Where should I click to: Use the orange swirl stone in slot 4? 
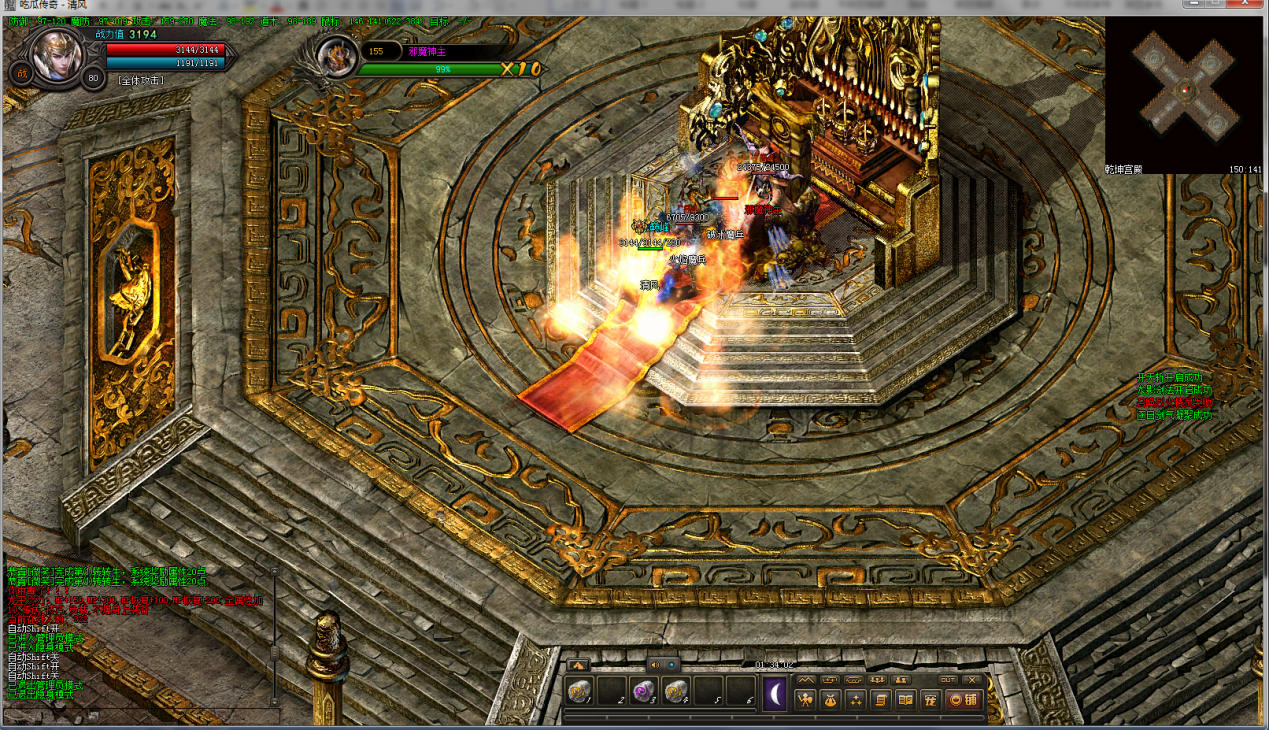[x=675, y=691]
